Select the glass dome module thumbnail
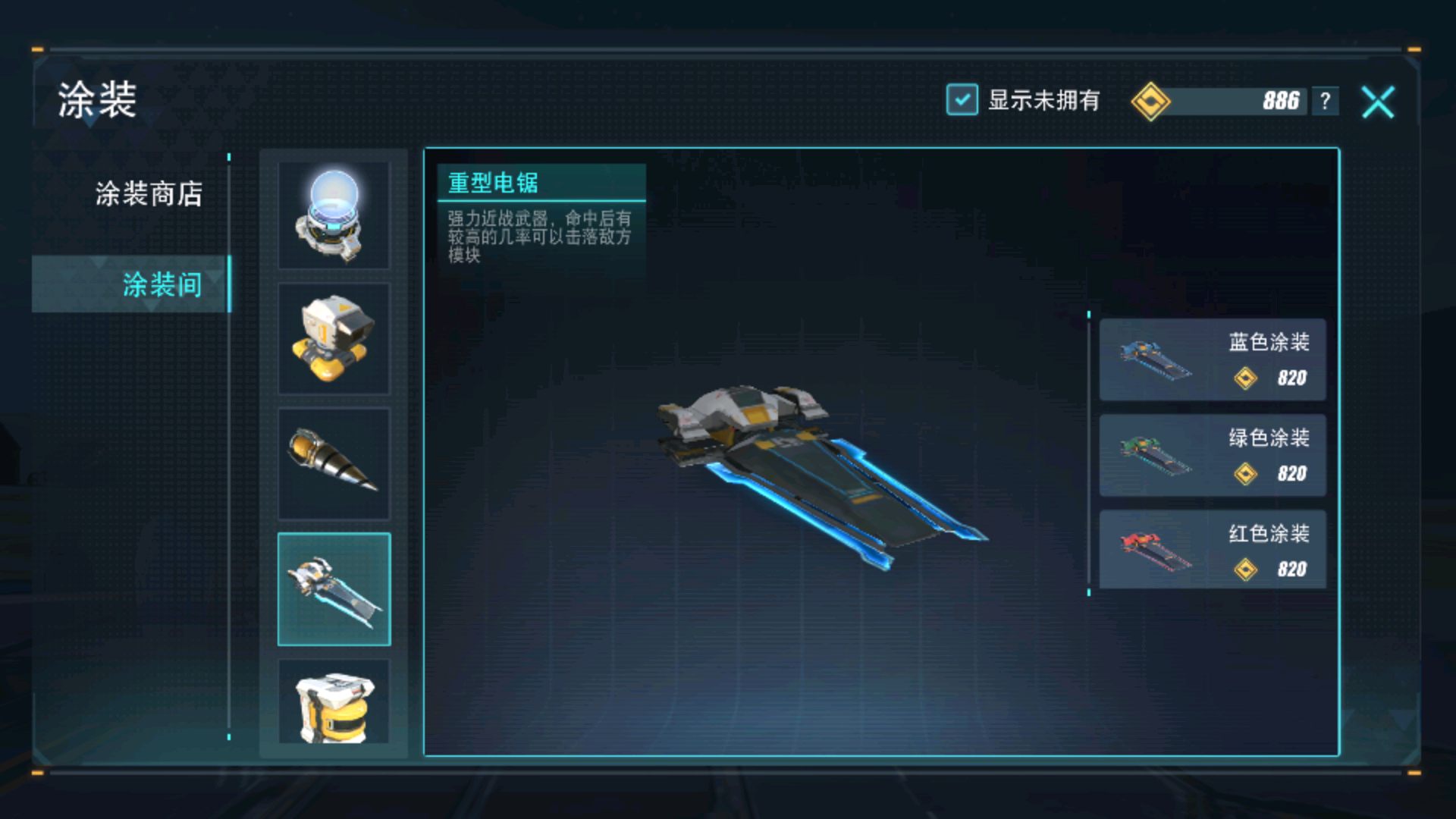Viewport: 1456px width, 819px height. (x=334, y=215)
